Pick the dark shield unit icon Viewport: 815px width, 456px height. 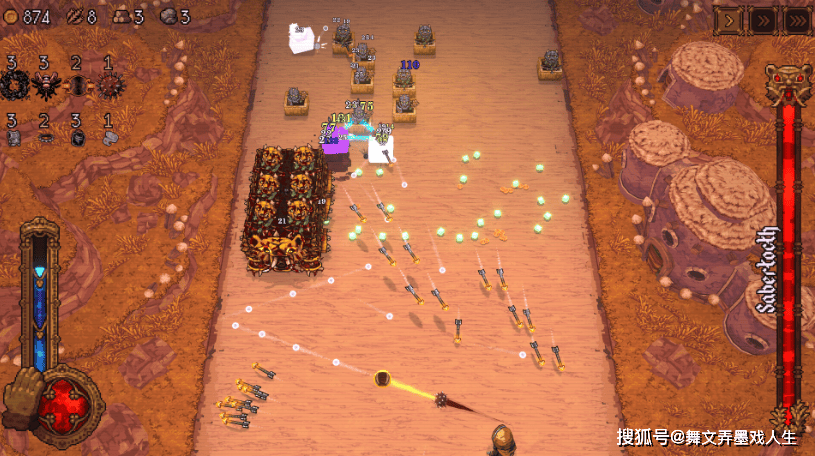[77, 138]
